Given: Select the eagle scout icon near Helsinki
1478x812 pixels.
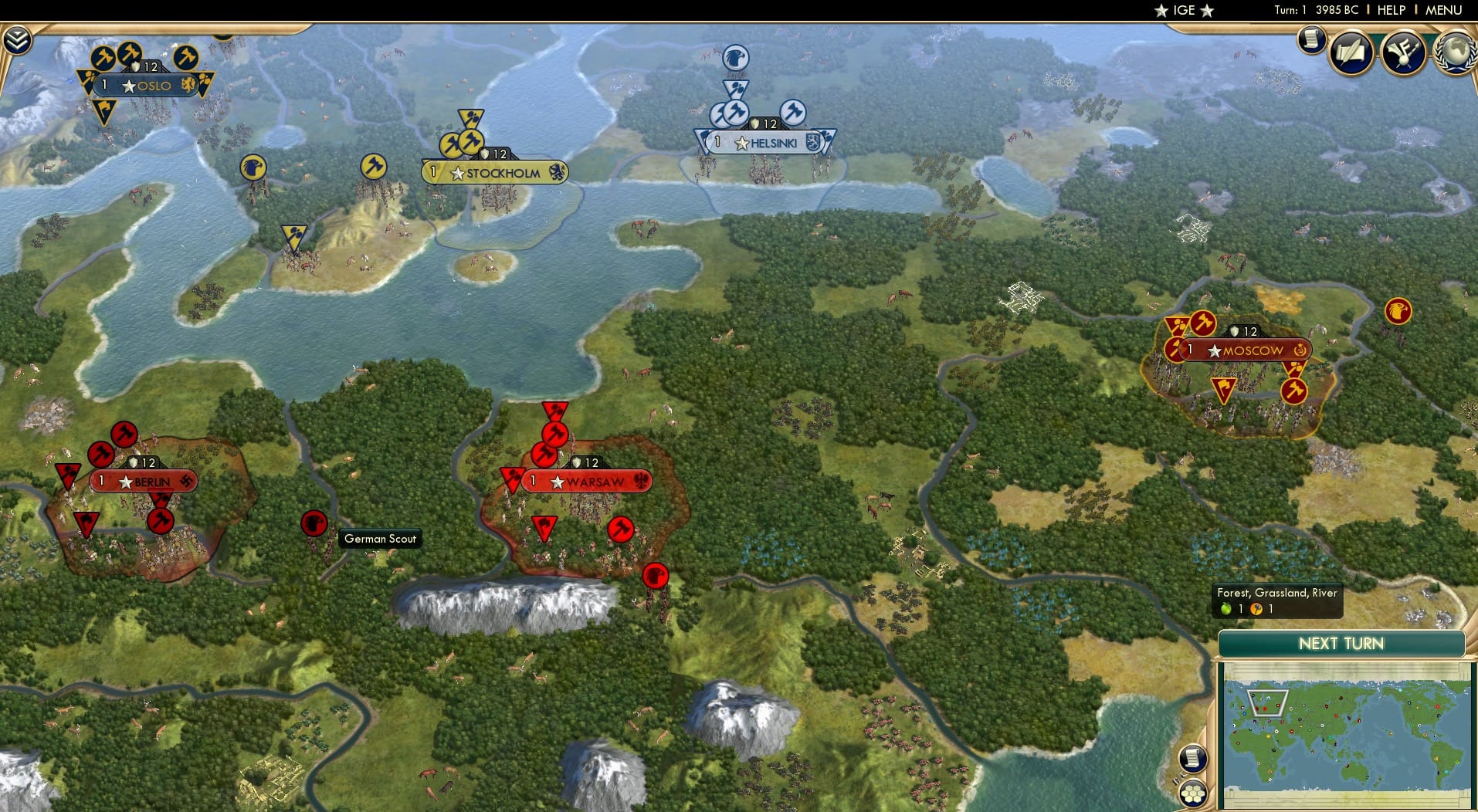Looking at the screenshot, I should tap(735, 57).
